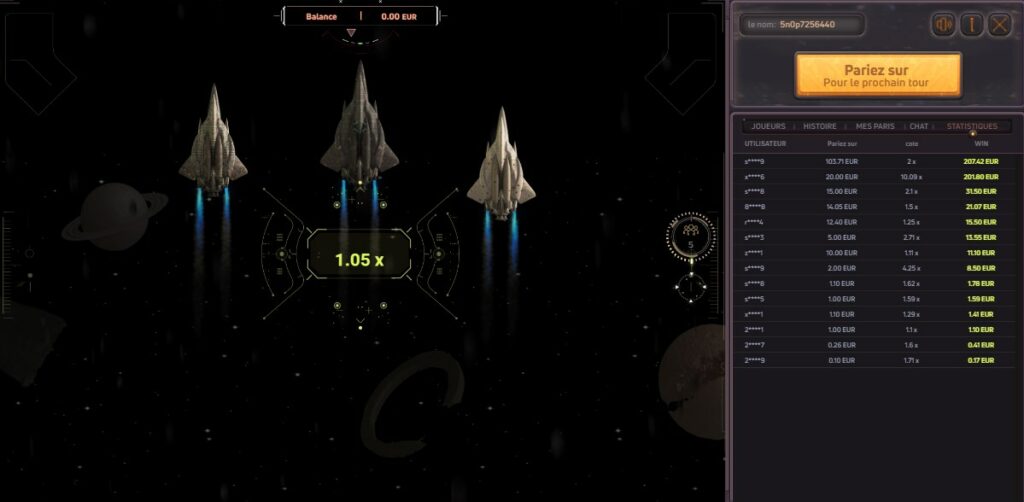Show the Mes Paris tab

tap(876, 127)
